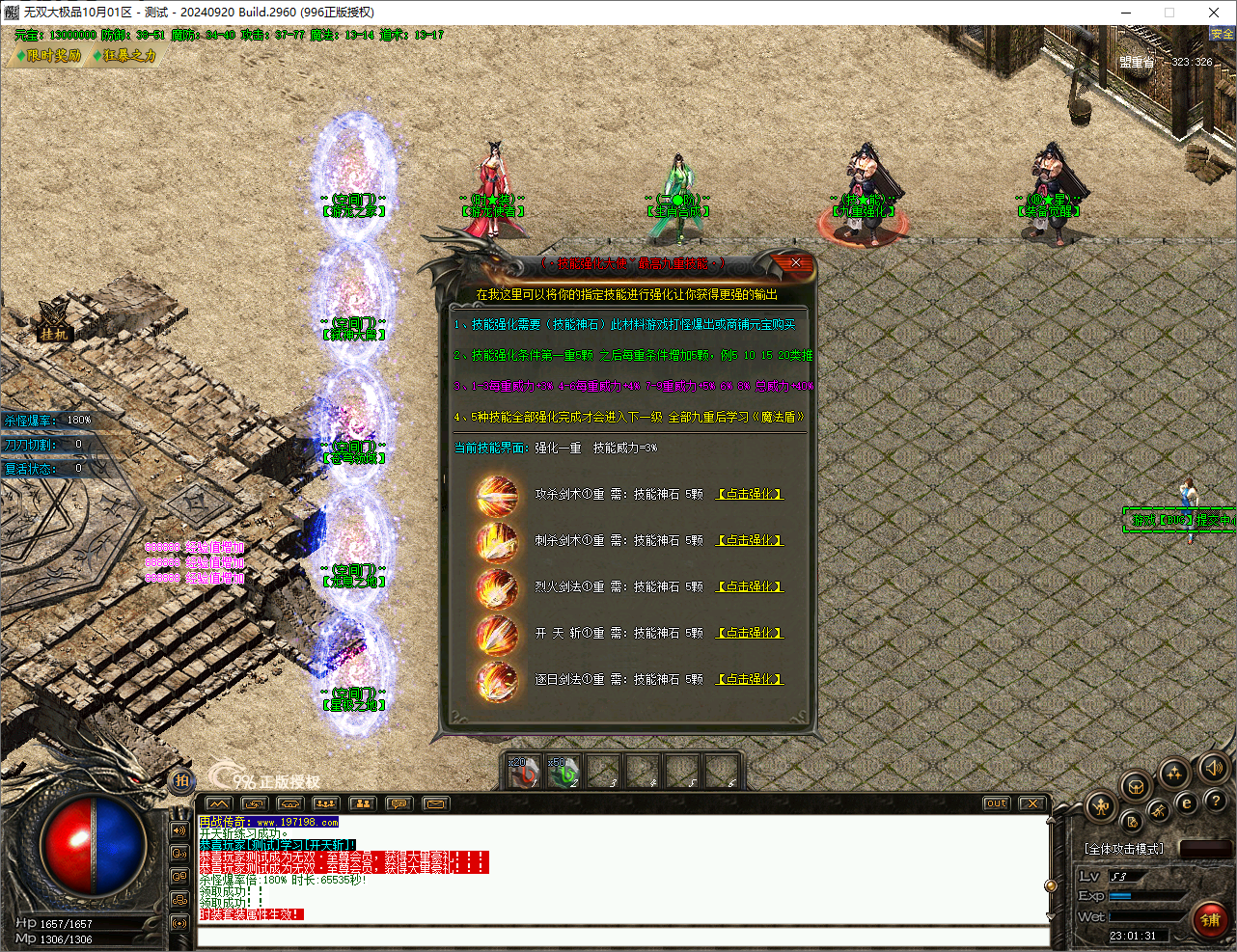The image size is (1237, 952).
Task: Click the round "e" browser icon
Action: pyautogui.click(x=1186, y=803)
